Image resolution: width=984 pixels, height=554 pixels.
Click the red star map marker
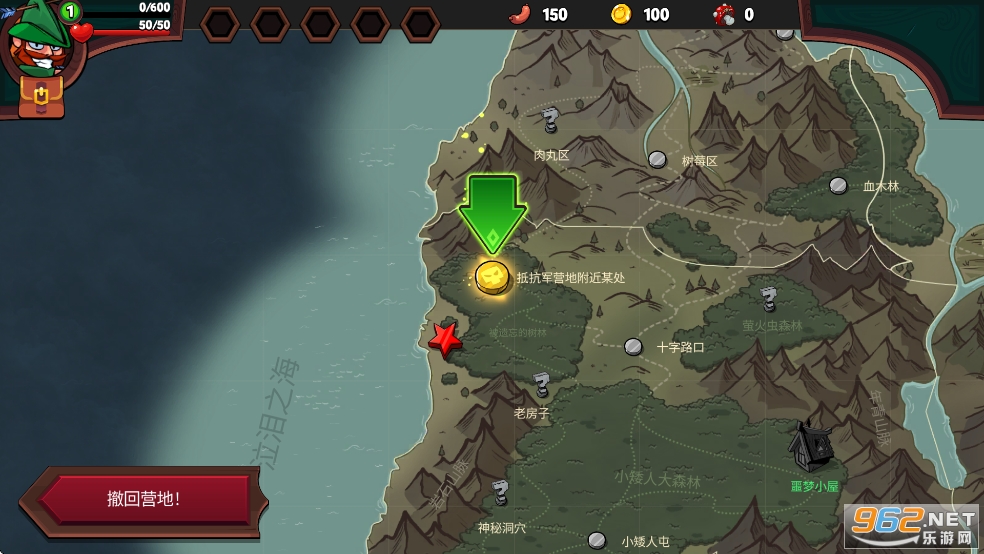(x=444, y=339)
